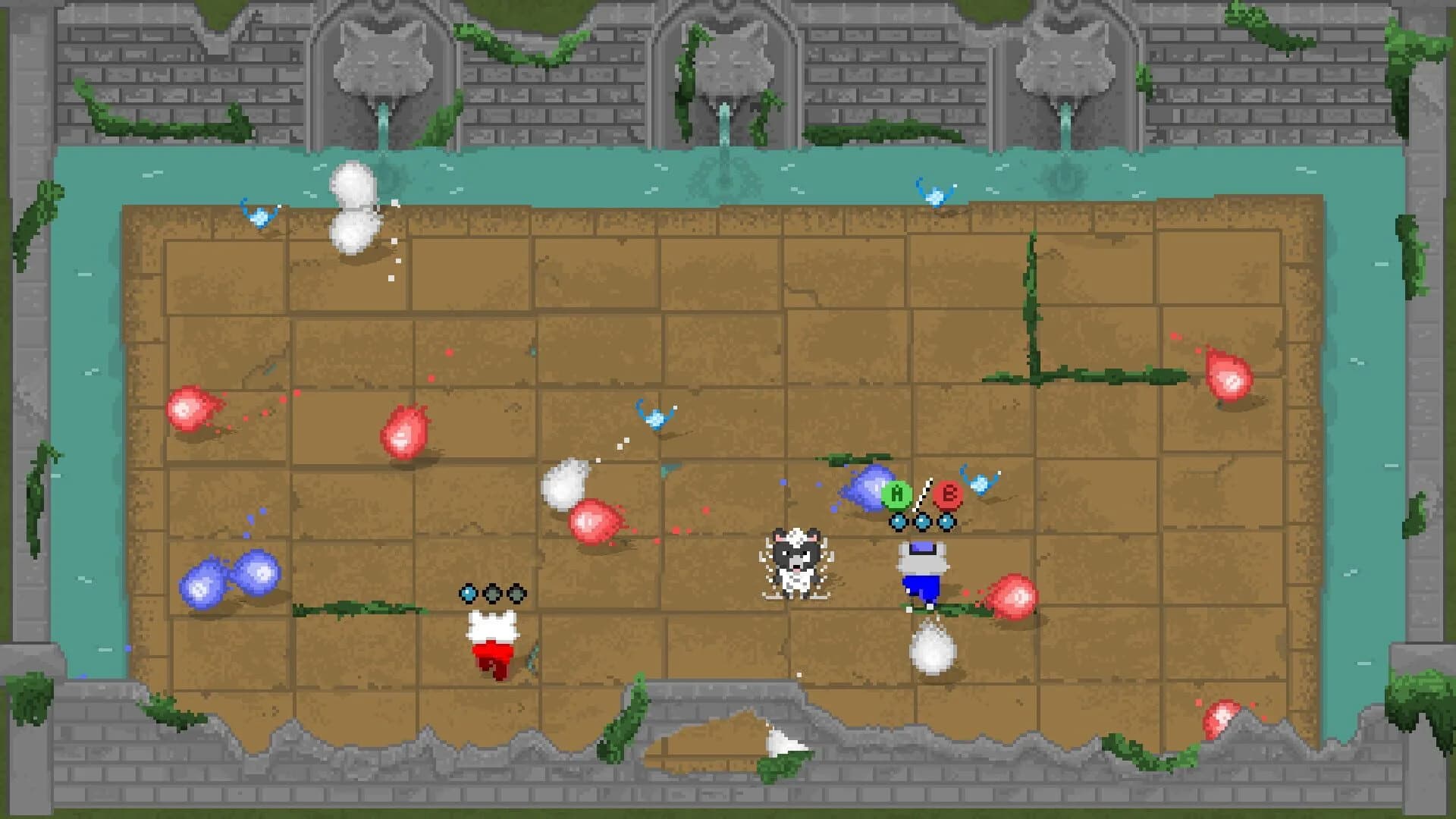
Task: Select the first water-drop charge indicator above the blue player
Action: click(896, 522)
